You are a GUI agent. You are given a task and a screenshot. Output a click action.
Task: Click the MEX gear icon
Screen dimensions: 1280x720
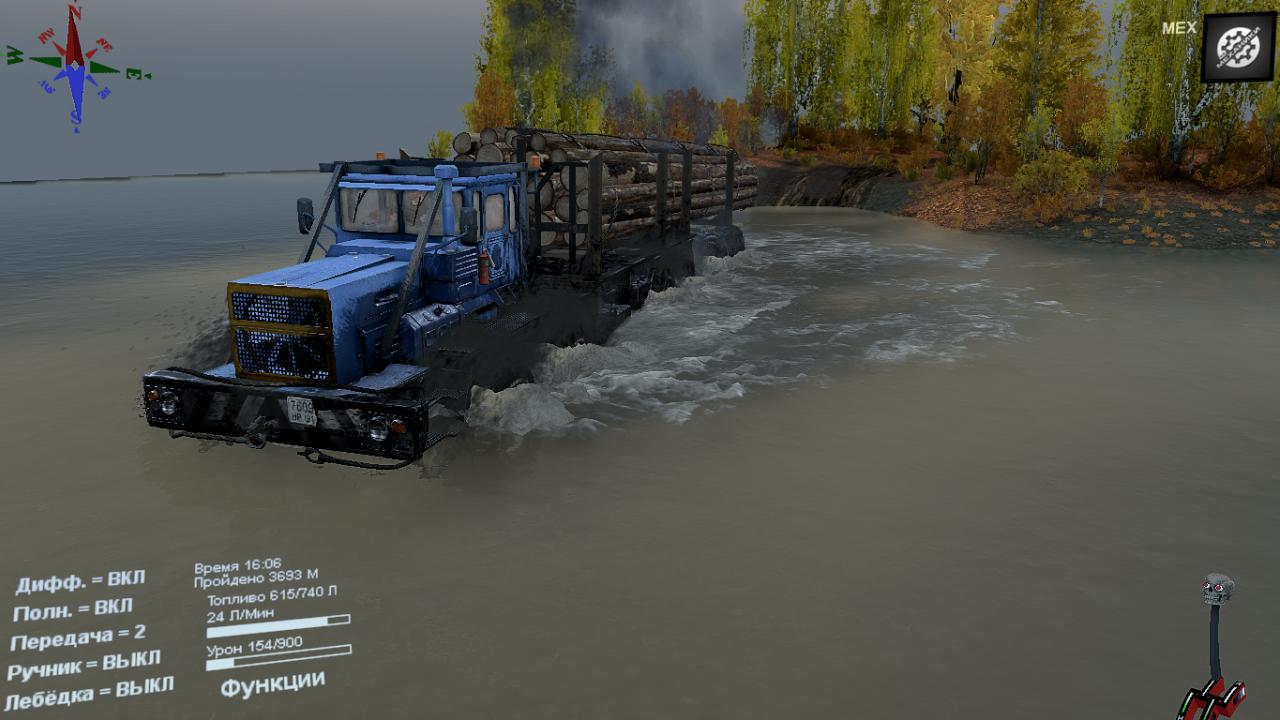1238,47
